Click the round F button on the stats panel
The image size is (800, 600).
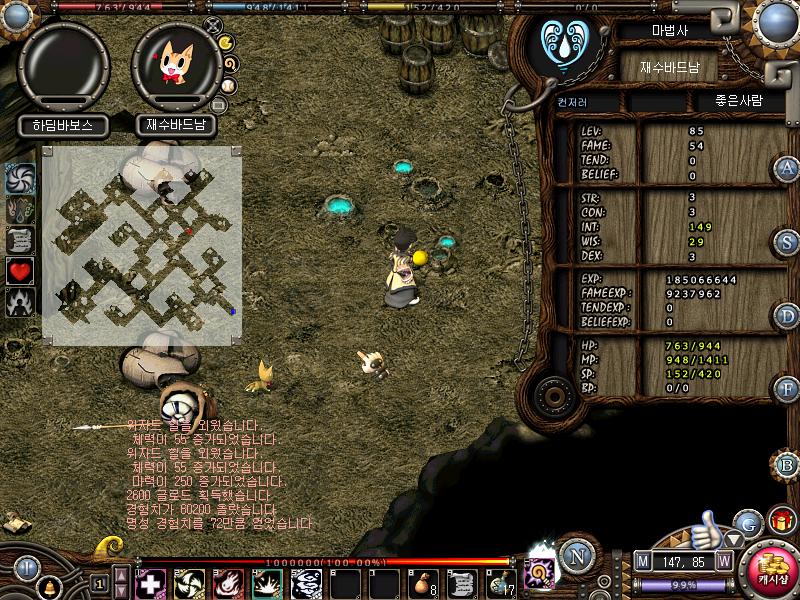(x=787, y=389)
